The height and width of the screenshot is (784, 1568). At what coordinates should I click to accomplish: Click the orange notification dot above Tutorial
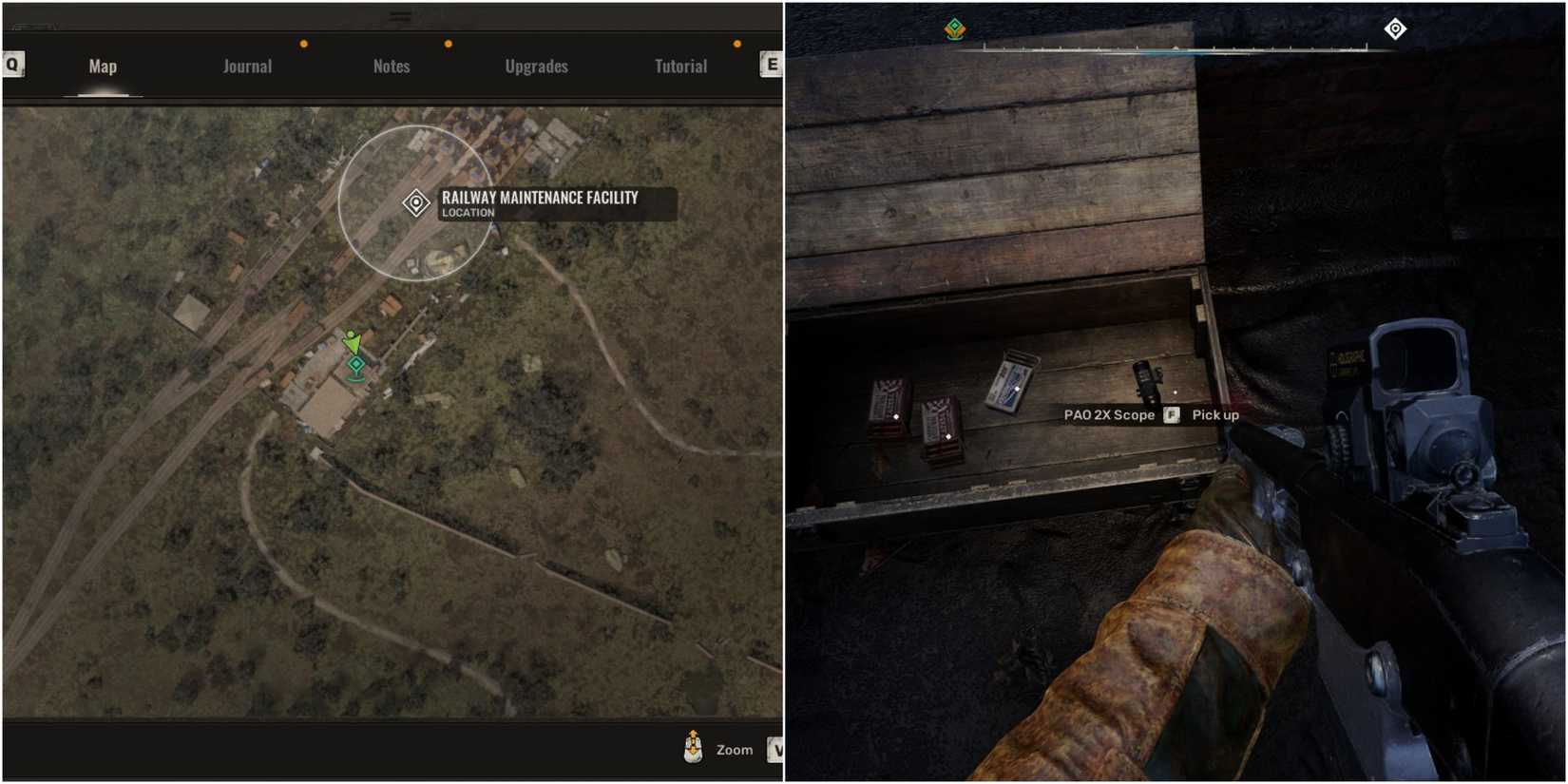pos(736,42)
